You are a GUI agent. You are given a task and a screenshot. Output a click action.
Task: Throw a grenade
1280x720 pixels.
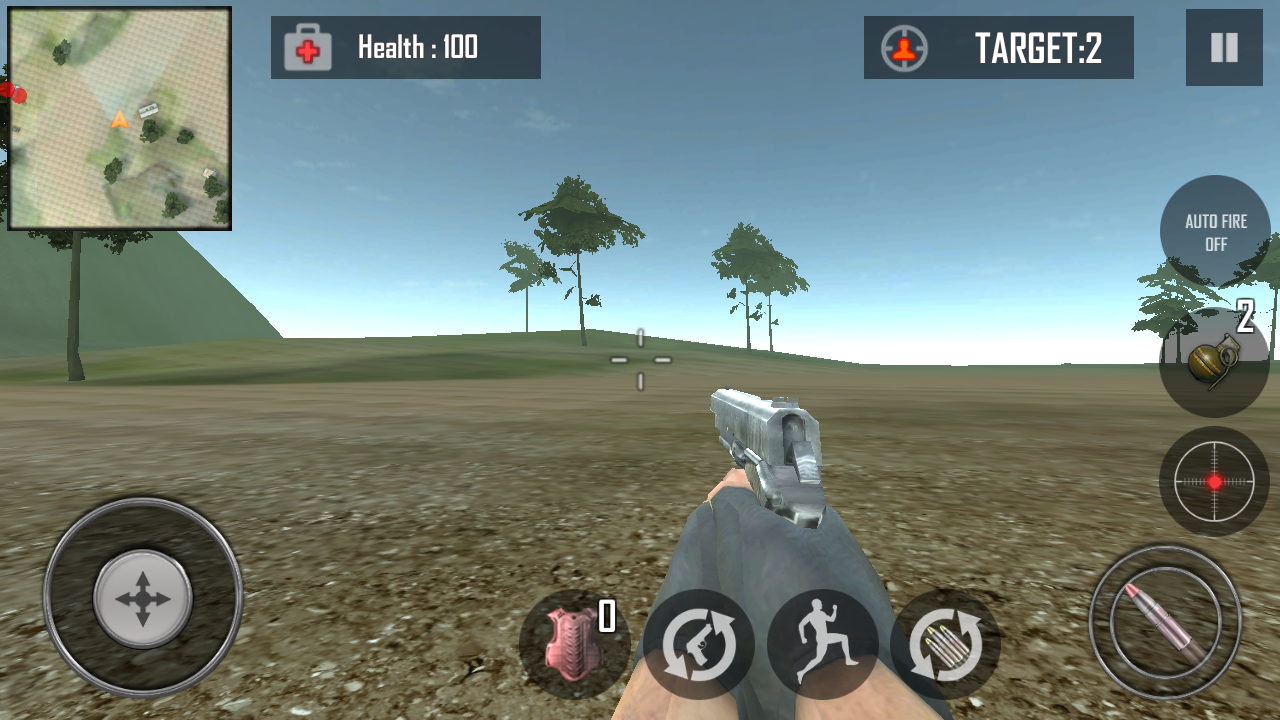(1214, 362)
